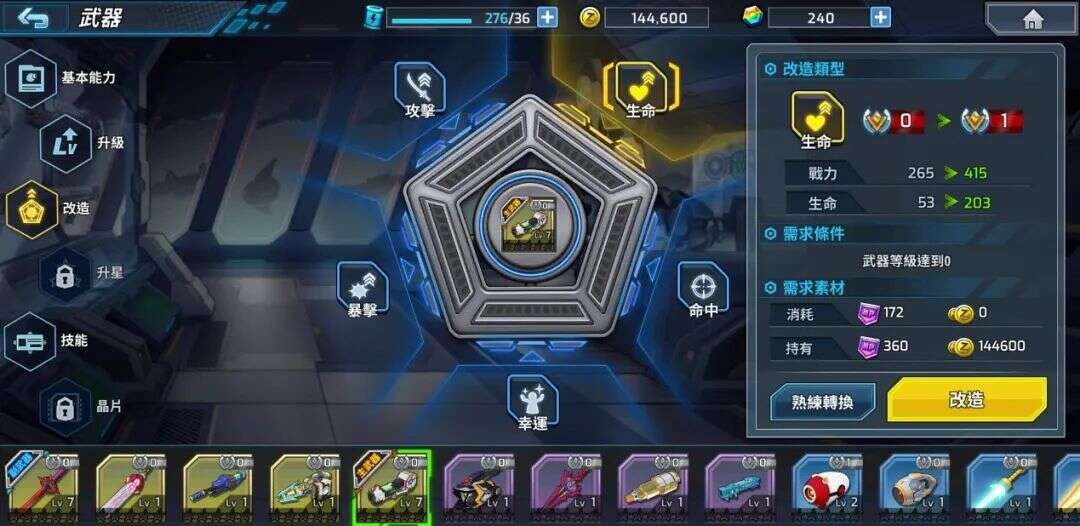1080x526 pixels.
Task: Select the 改造 tab
Action: pos(32,208)
